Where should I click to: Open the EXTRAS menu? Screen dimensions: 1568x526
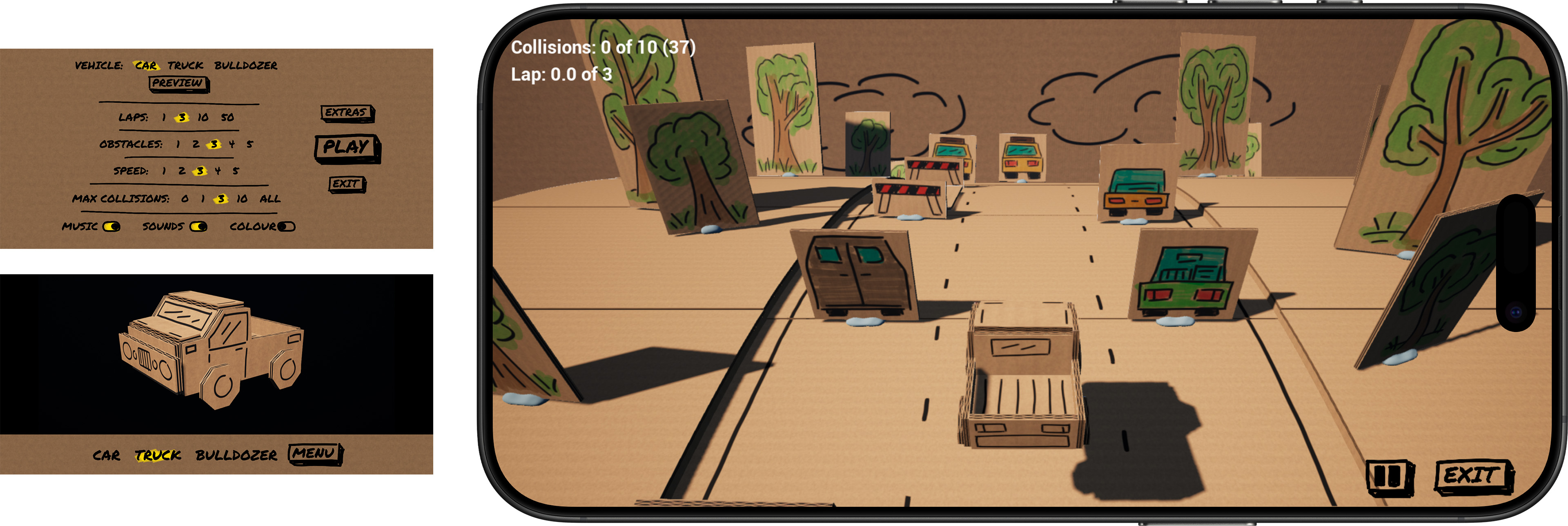pyautogui.click(x=346, y=113)
